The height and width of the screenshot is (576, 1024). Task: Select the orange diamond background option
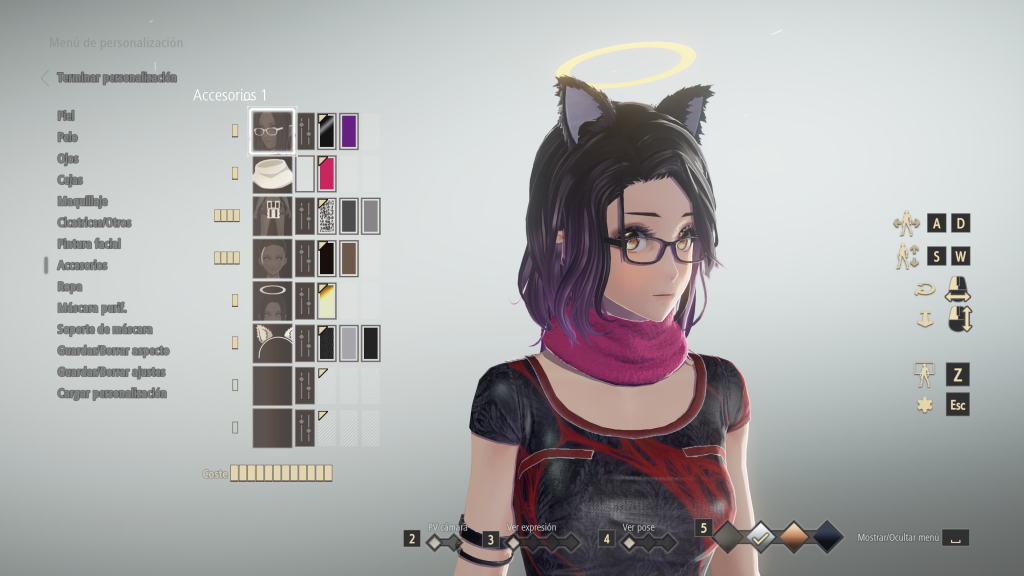coord(794,537)
